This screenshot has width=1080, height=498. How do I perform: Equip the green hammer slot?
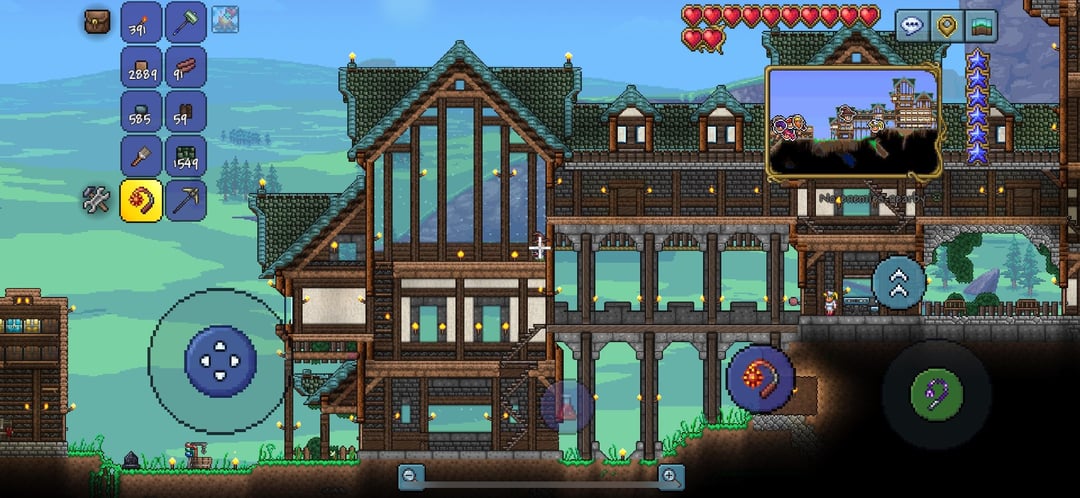(x=186, y=22)
